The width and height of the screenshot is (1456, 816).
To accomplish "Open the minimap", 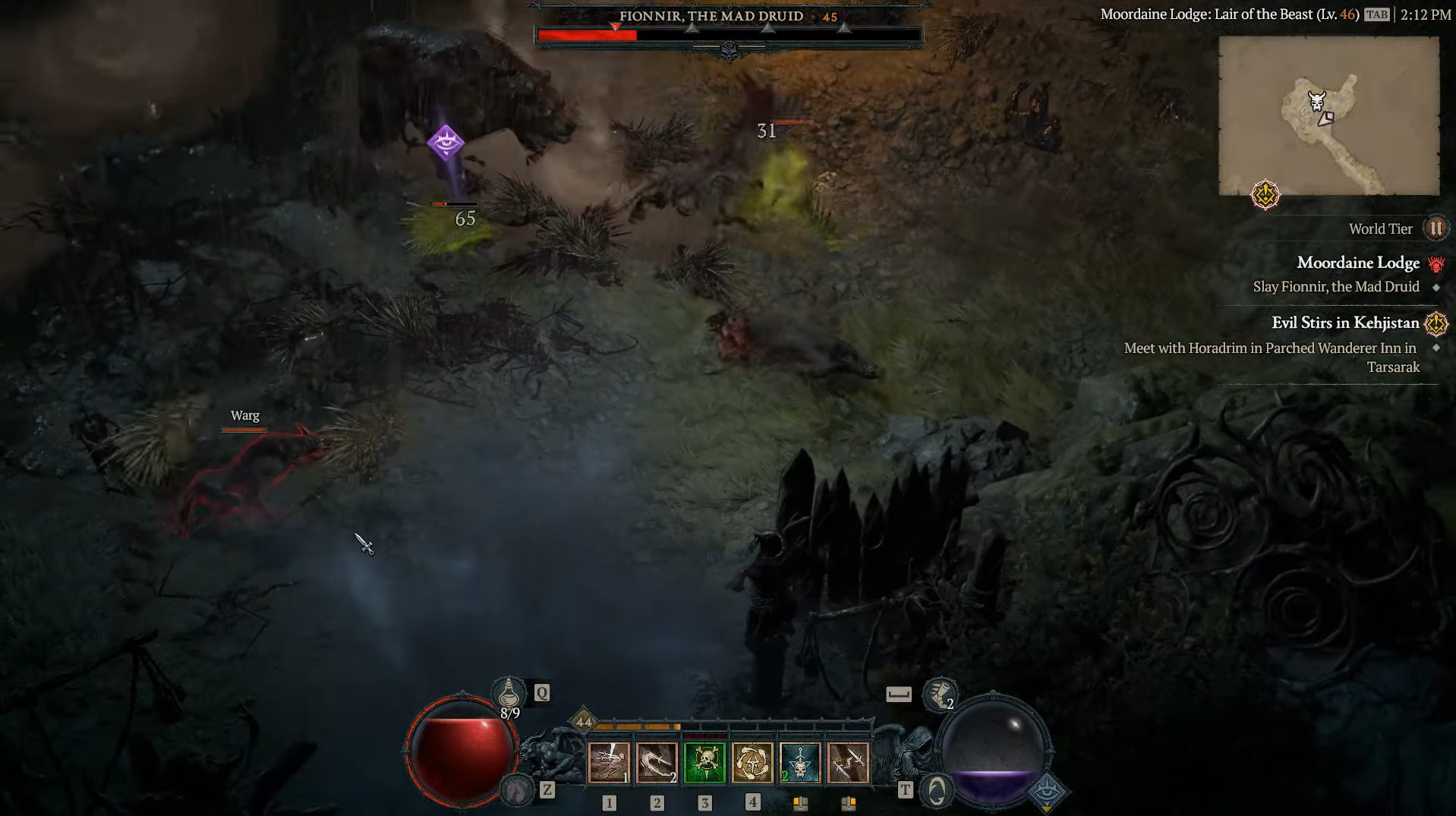I will [1328, 115].
